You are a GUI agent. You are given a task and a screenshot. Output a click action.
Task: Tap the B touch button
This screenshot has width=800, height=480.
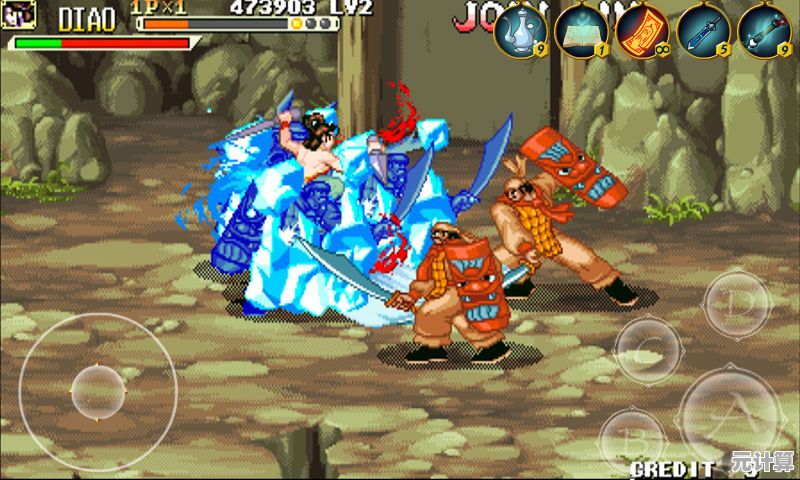[632, 438]
